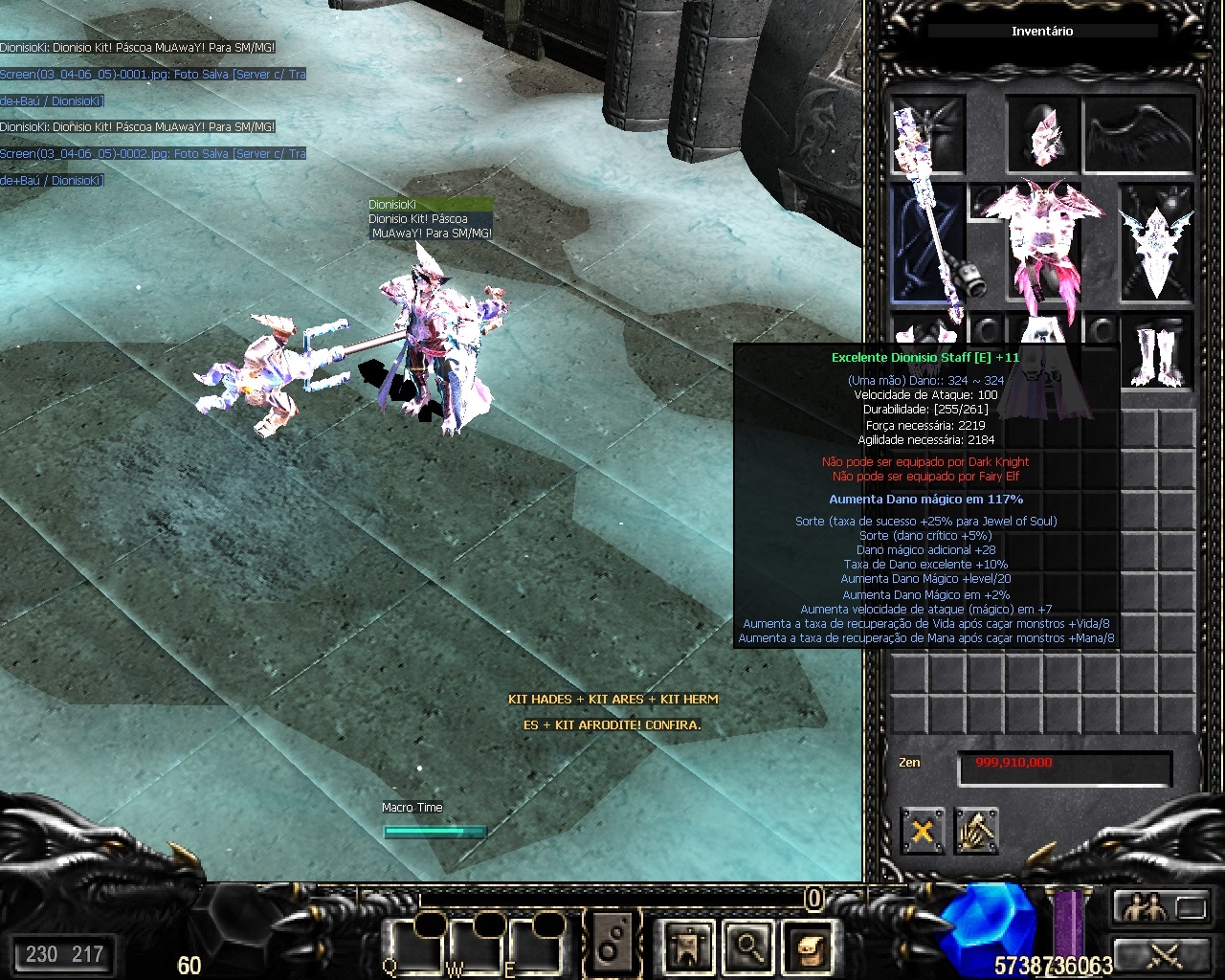
Task: Close the Inventário panel with the X button
Action: click(x=923, y=831)
